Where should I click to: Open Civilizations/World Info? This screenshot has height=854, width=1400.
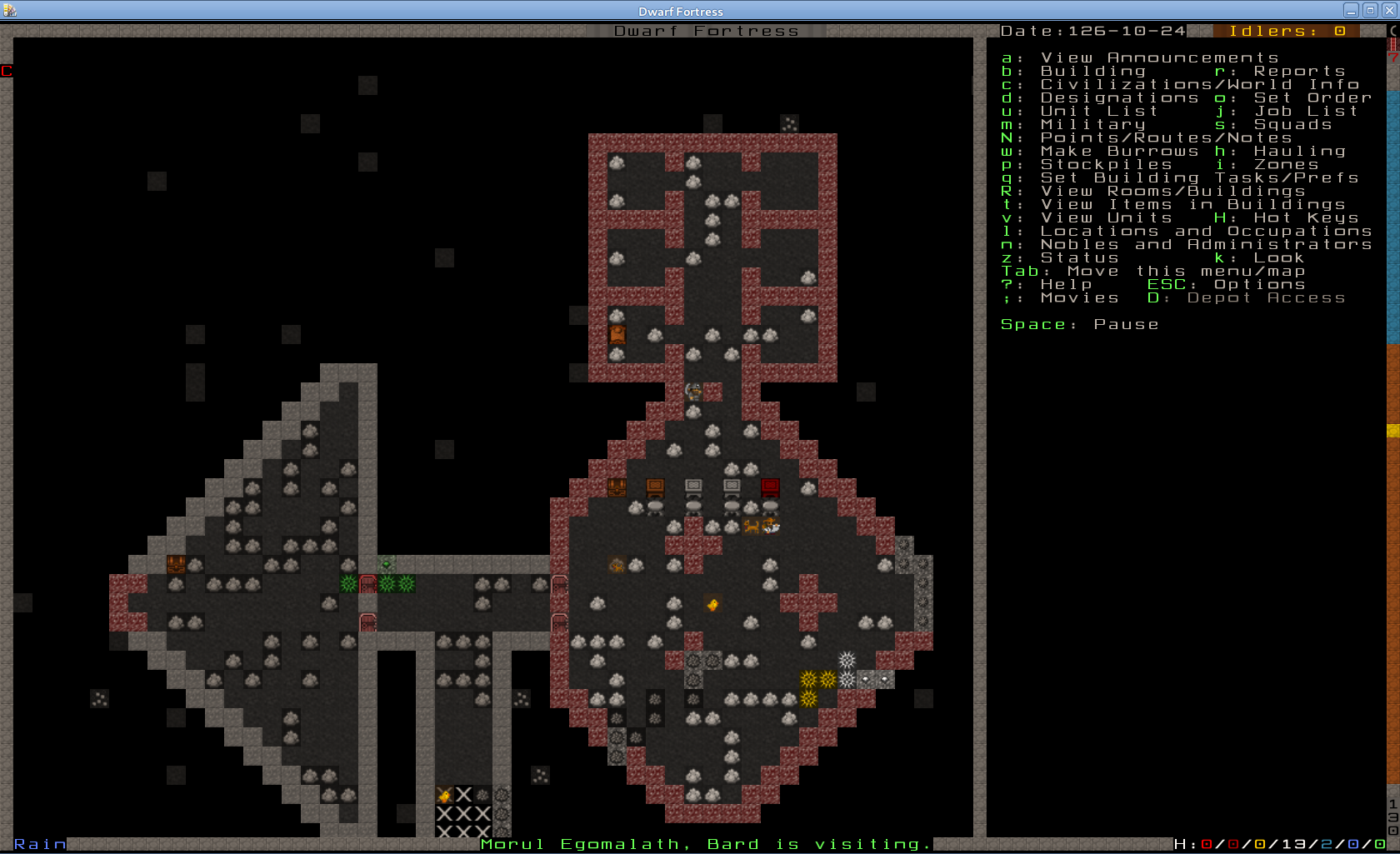pos(1199,84)
